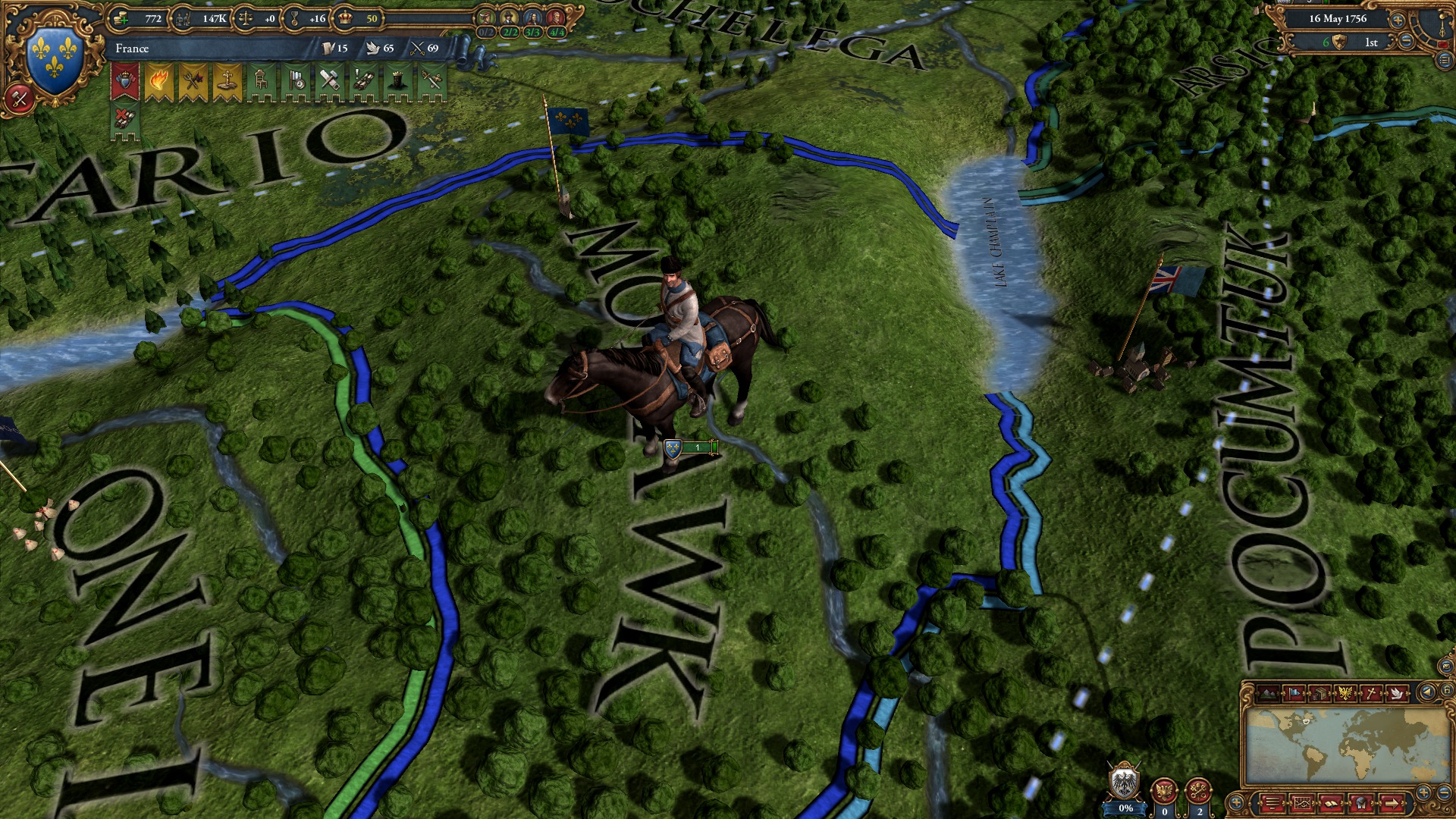Select the religious mapmode cross icon
Viewport: 1456px width, 819px height.
tap(1372, 692)
